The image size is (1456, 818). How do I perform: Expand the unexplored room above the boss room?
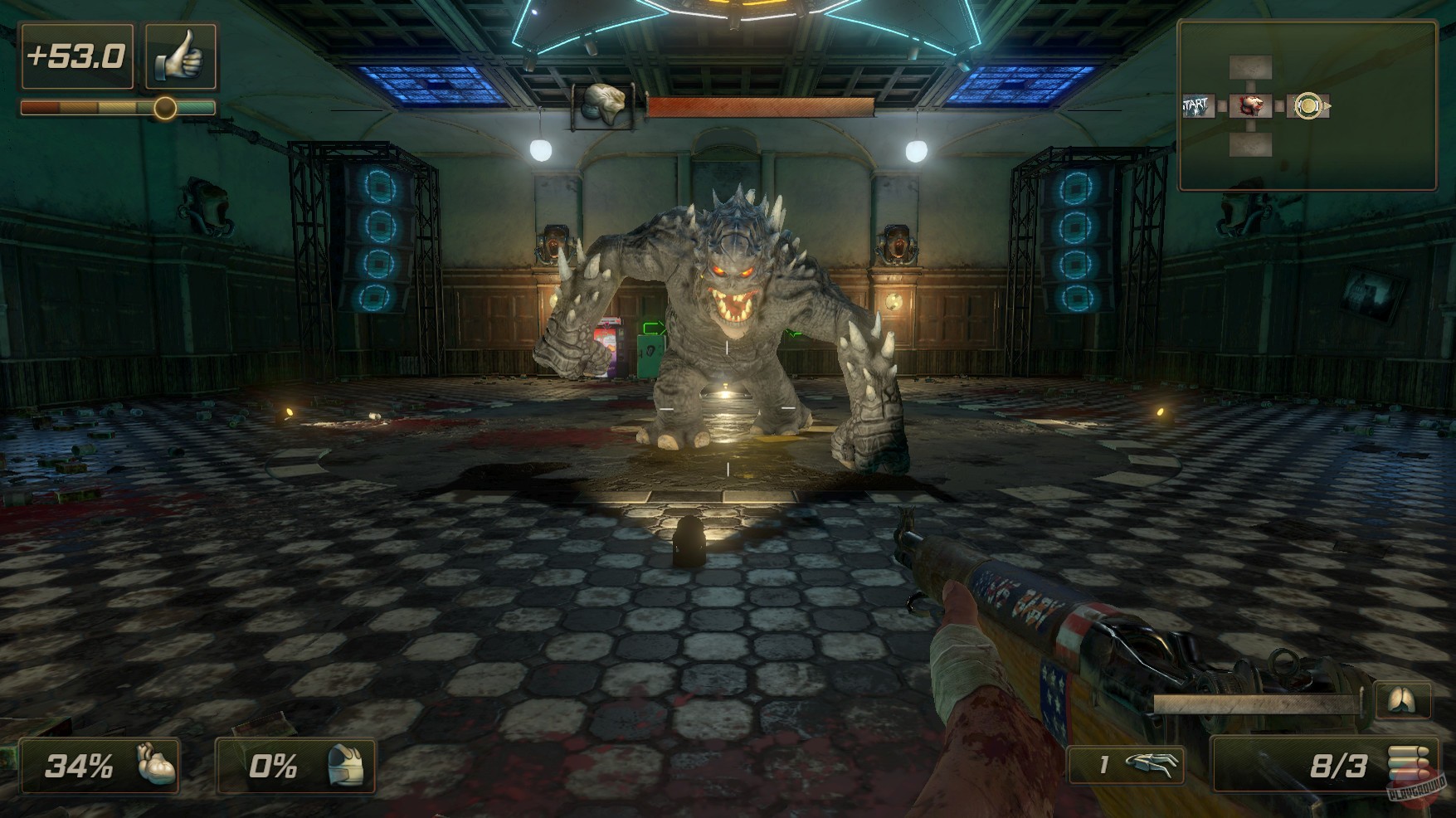1249,67
